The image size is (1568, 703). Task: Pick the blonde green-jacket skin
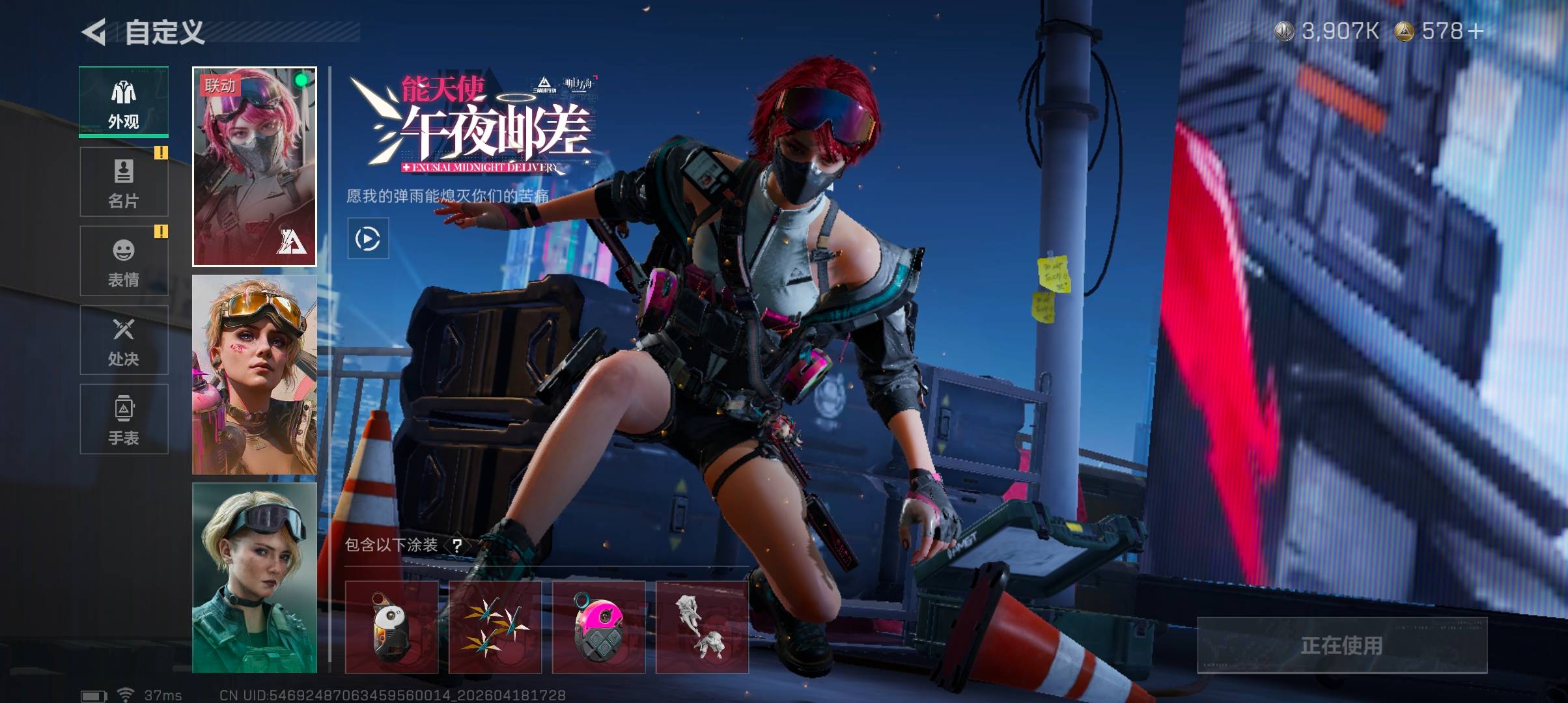coord(255,578)
